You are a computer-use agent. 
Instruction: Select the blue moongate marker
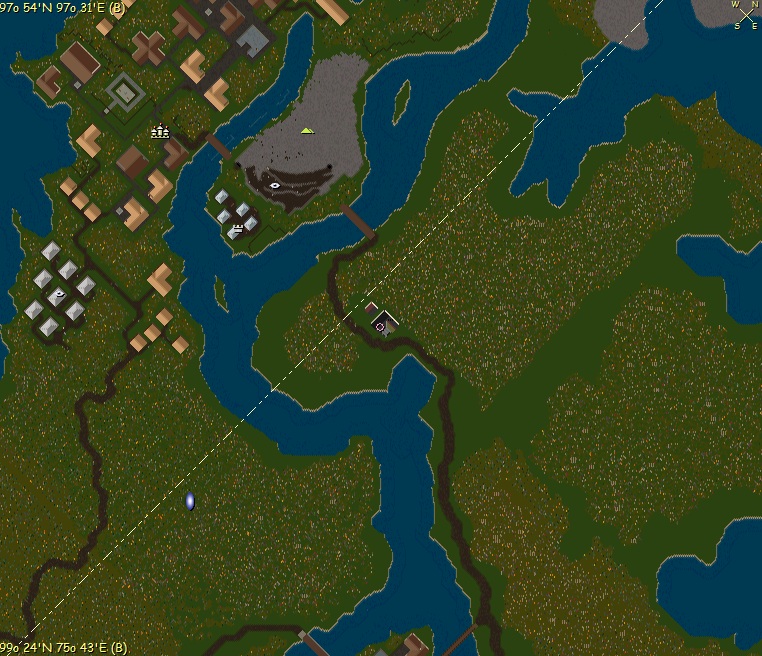[190, 502]
